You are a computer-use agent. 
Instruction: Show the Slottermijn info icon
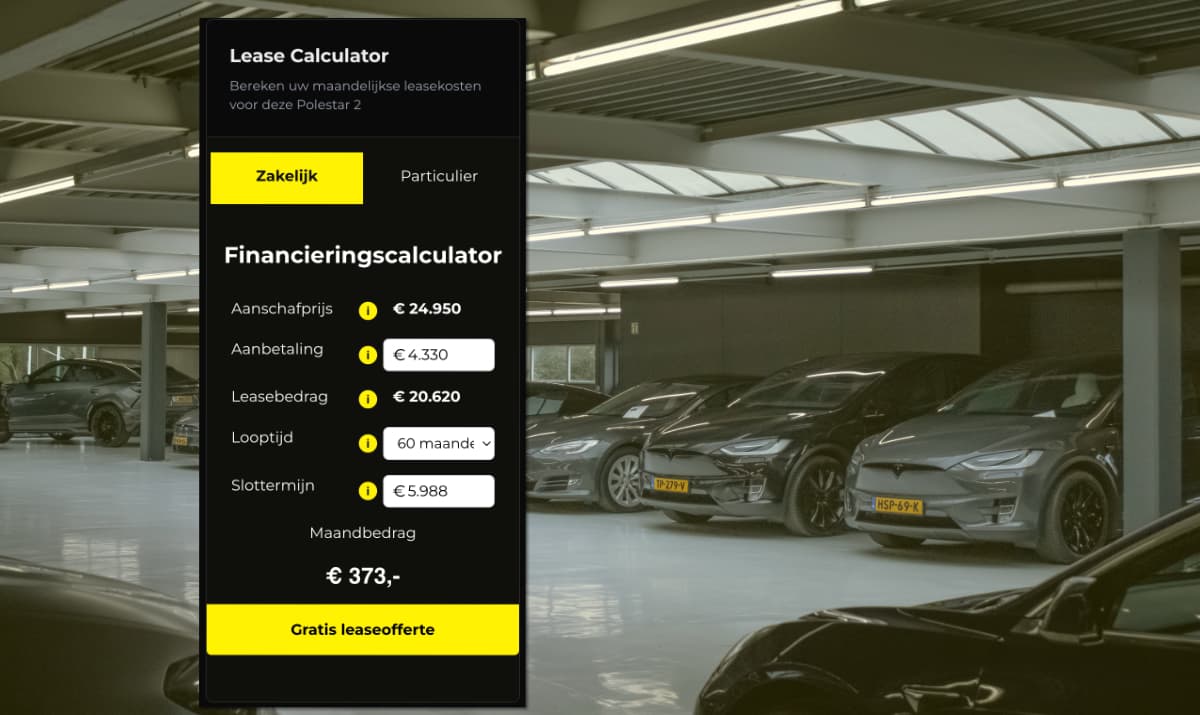coord(368,491)
